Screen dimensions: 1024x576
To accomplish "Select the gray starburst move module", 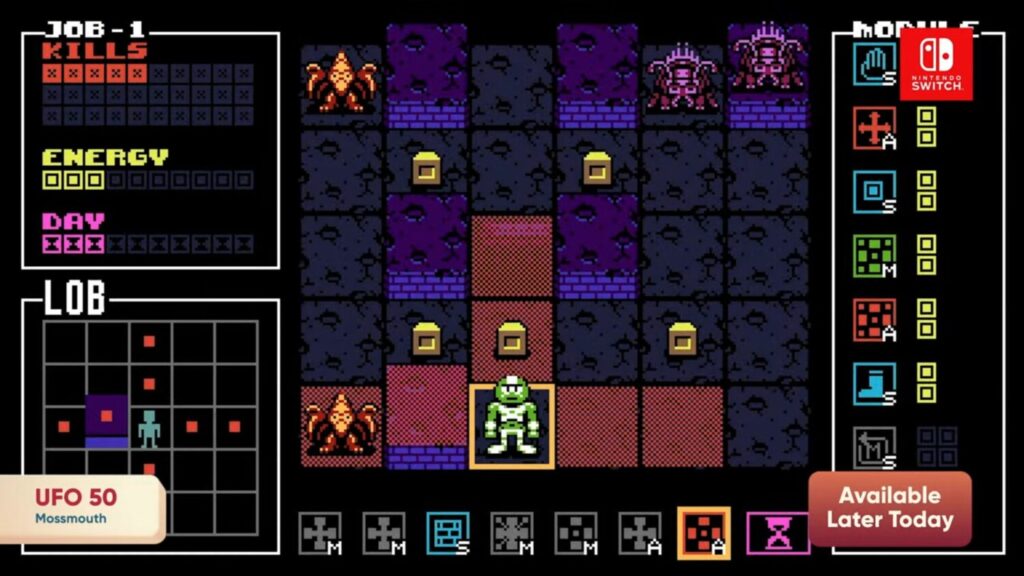I will 511,532.
